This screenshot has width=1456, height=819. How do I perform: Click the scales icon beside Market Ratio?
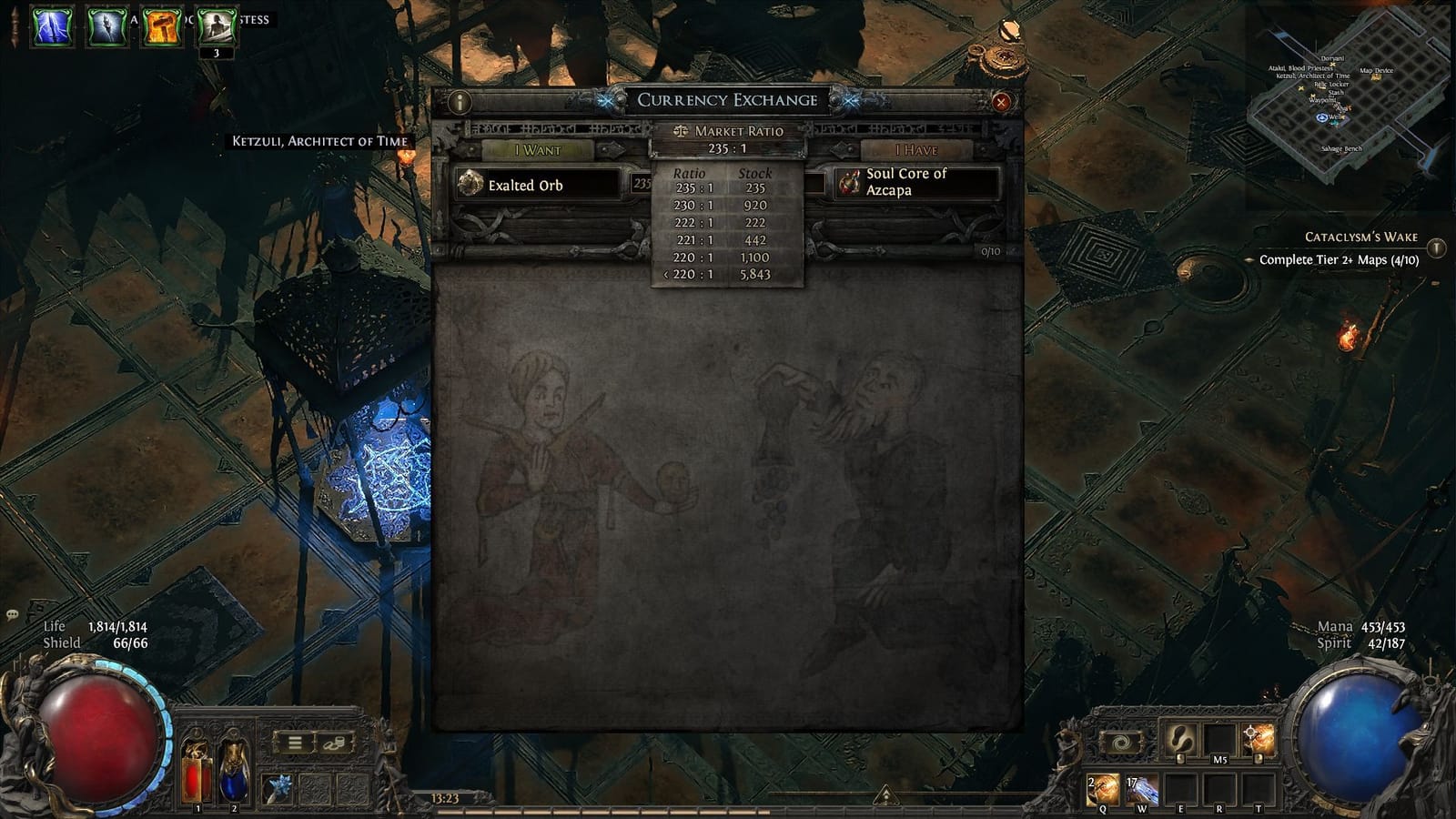tap(682, 131)
